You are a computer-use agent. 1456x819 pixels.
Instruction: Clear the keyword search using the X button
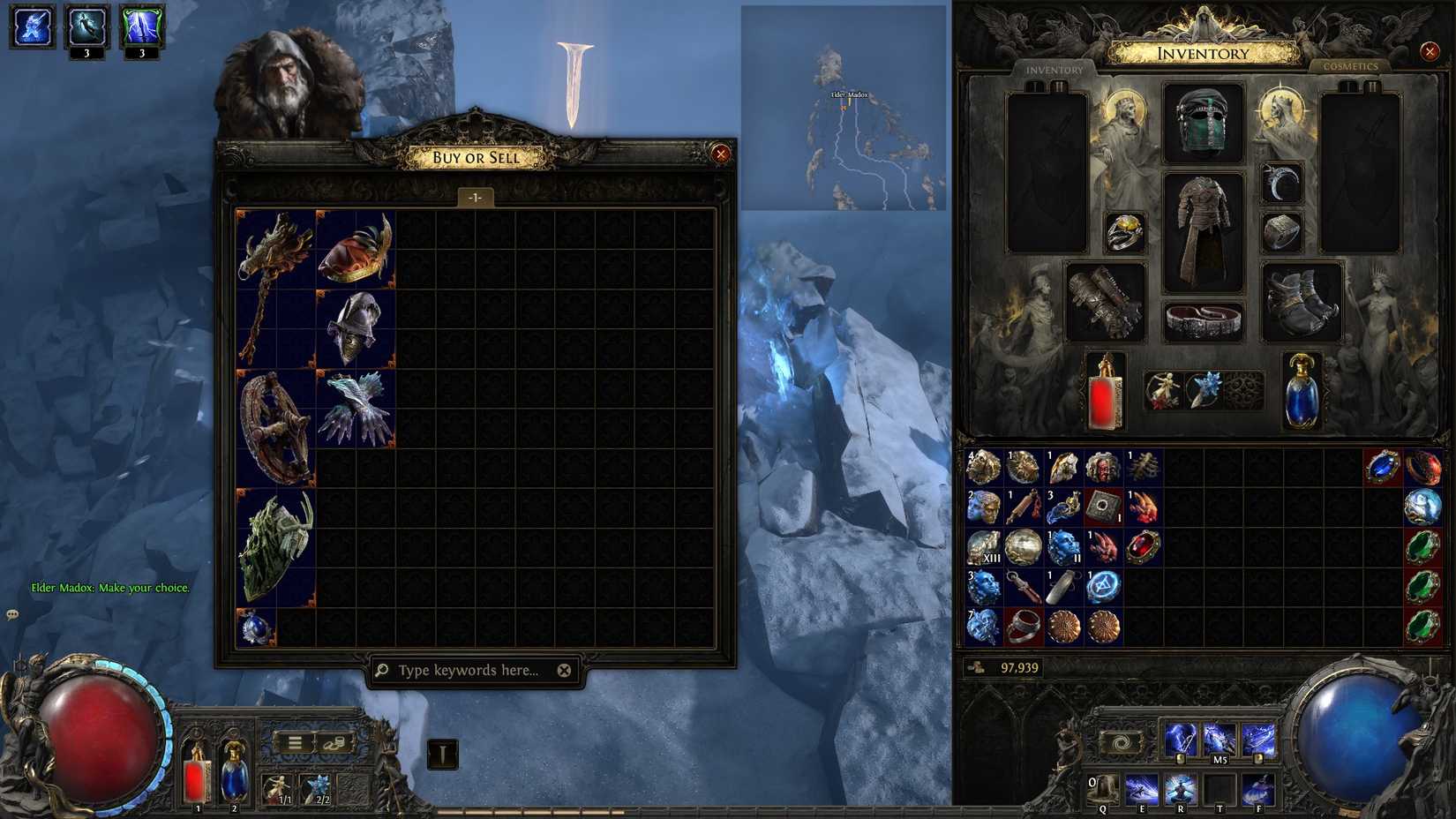(565, 670)
